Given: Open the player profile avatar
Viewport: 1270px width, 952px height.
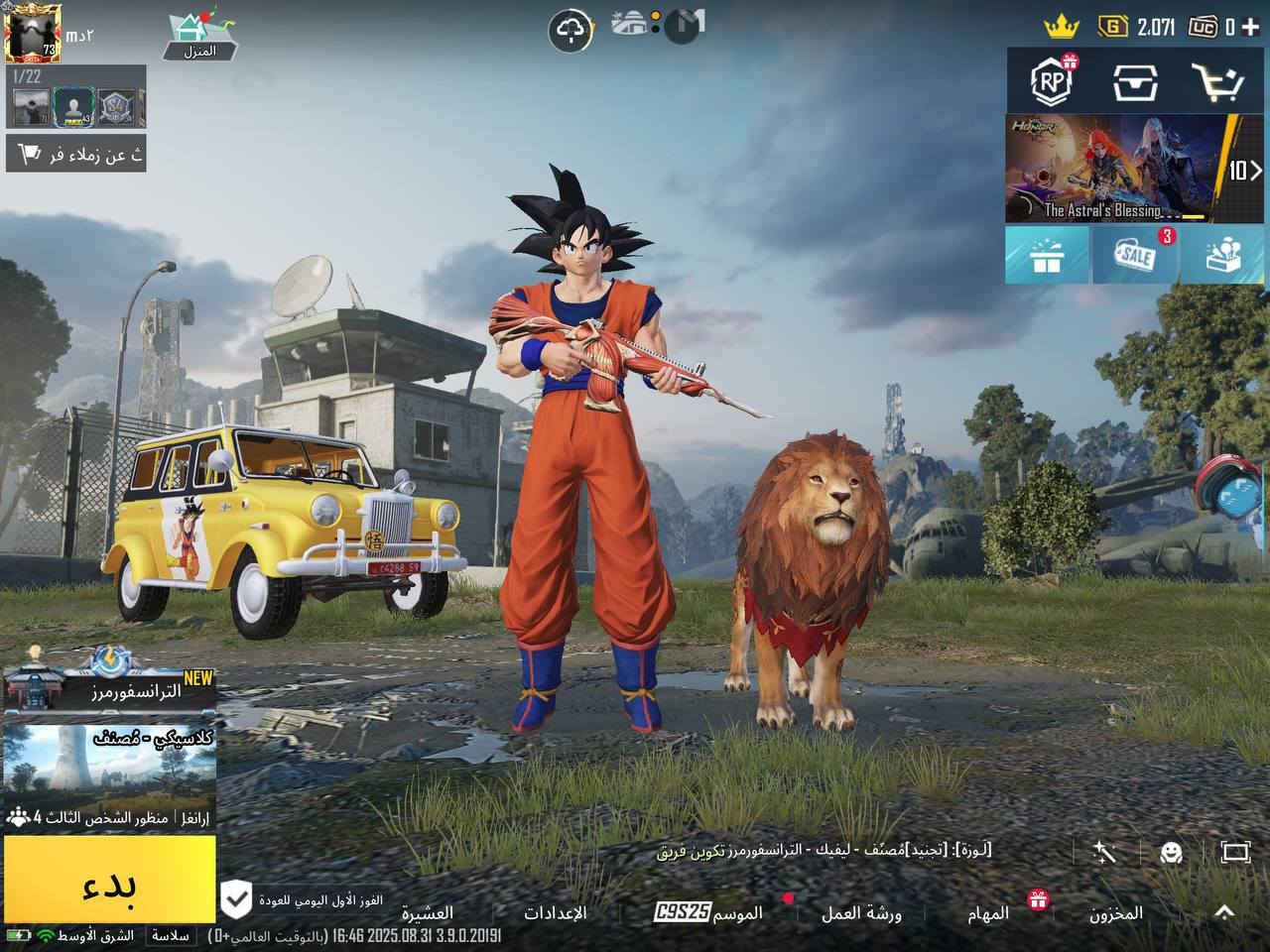Looking at the screenshot, I should 33,32.
